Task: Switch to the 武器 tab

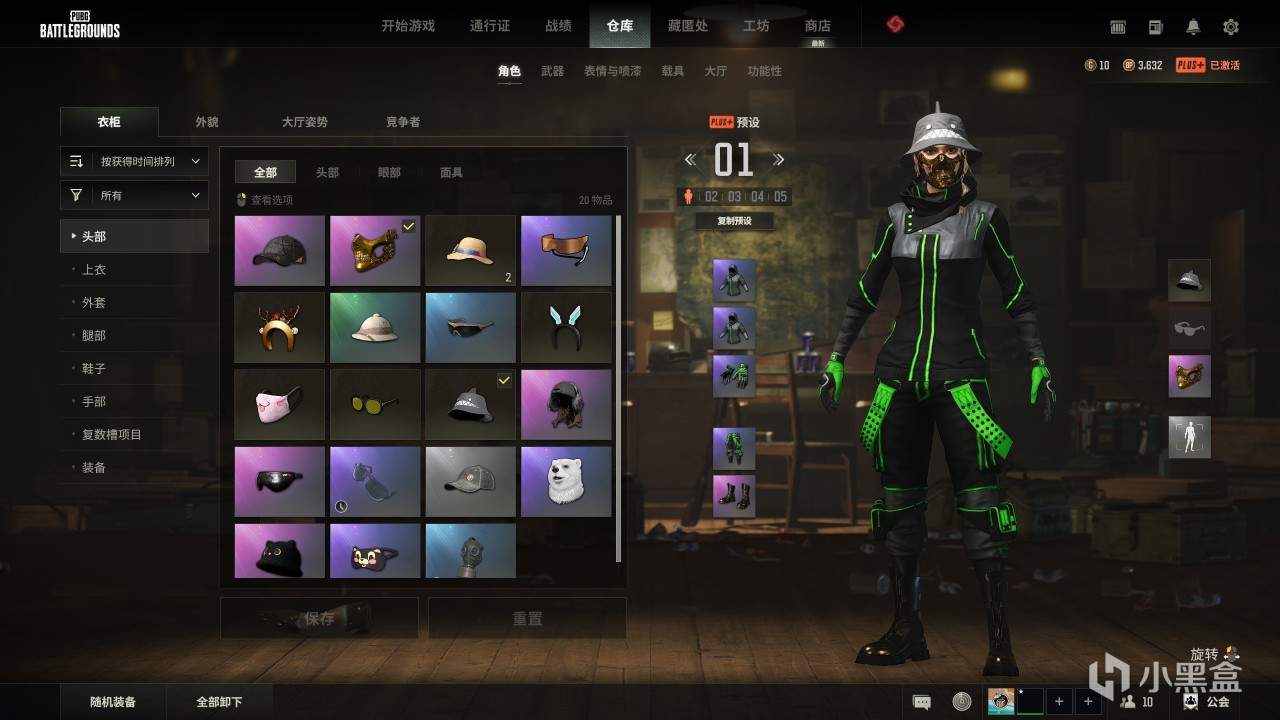Action: tap(552, 71)
